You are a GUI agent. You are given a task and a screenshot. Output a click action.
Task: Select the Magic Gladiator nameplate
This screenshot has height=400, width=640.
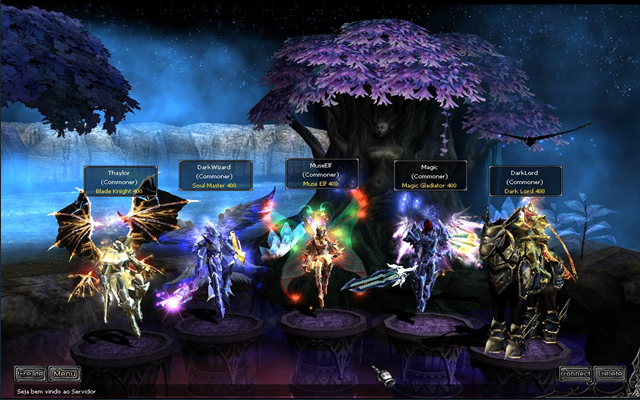[x=429, y=175]
